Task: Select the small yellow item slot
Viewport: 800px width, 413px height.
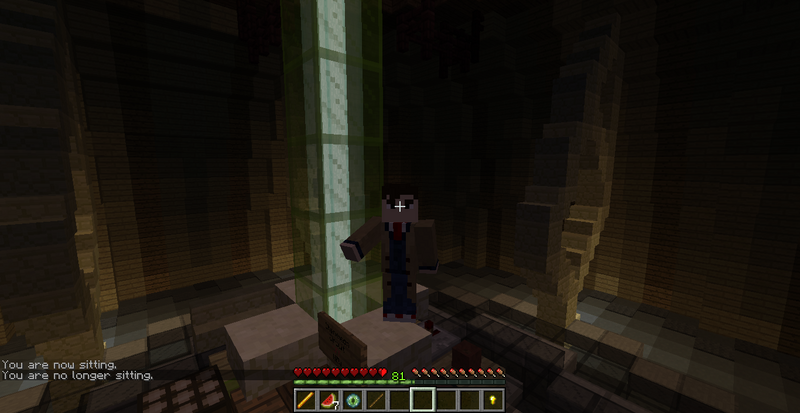Action: [491, 400]
